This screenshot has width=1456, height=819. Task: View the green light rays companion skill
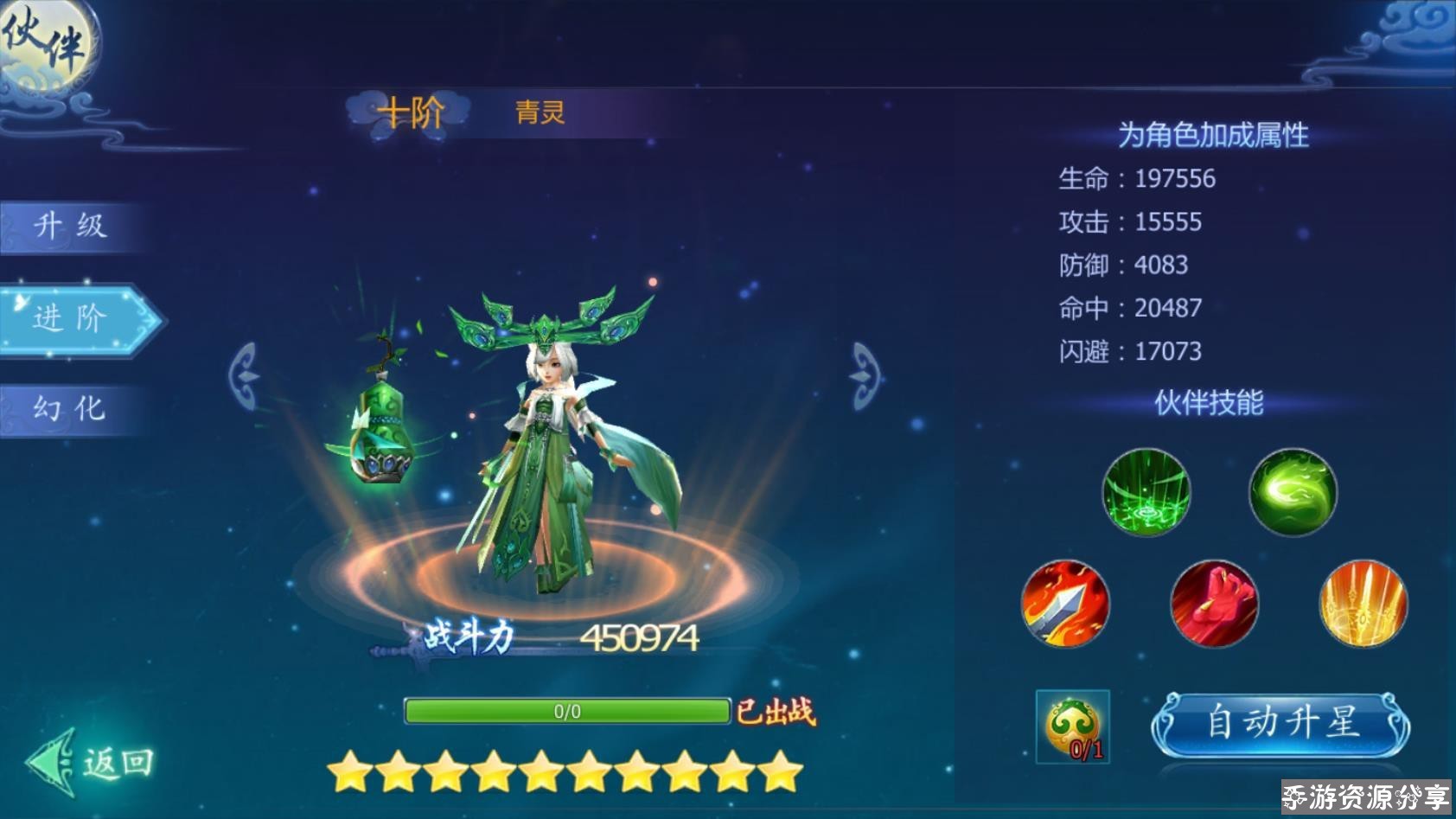(1146, 492)
